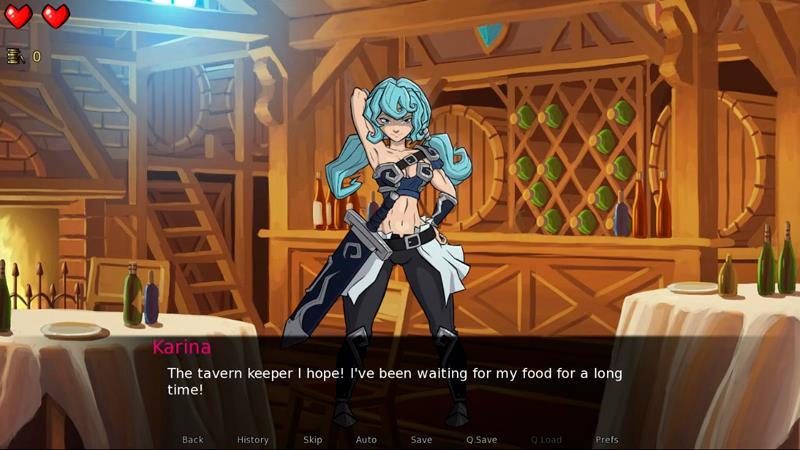Toggle Auto dialogue advance
This screenshot has height=450, width=800.
click(366, 440)
